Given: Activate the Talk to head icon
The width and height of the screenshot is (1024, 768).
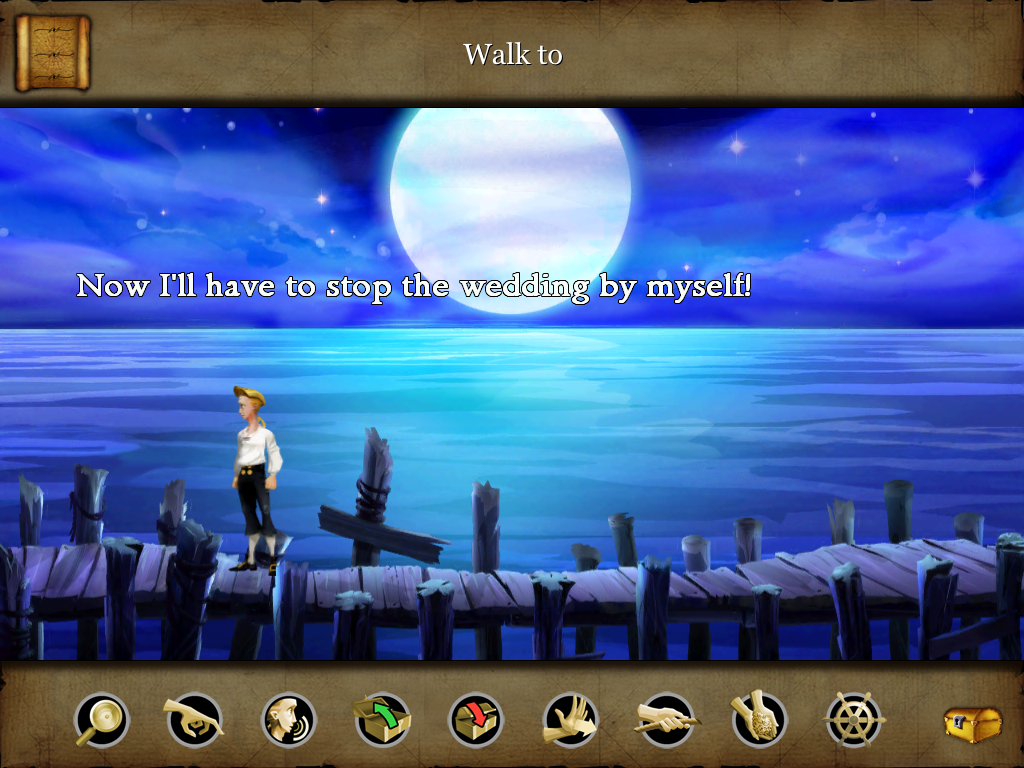Looking at the screenshot, I should [x=289, y=719].
